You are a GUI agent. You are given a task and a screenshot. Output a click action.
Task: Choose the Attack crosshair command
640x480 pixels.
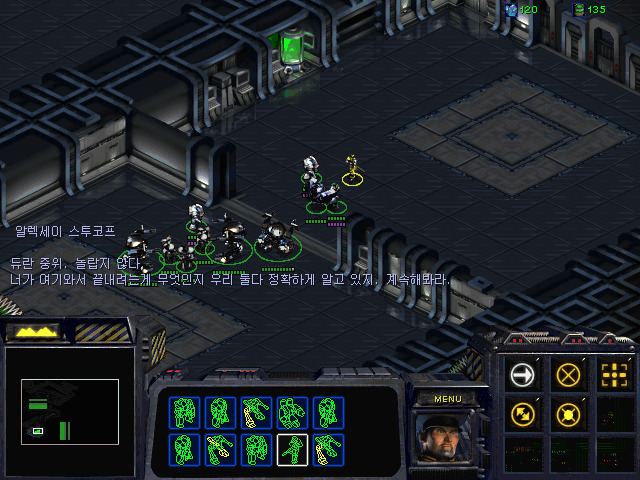click(613, 375)
